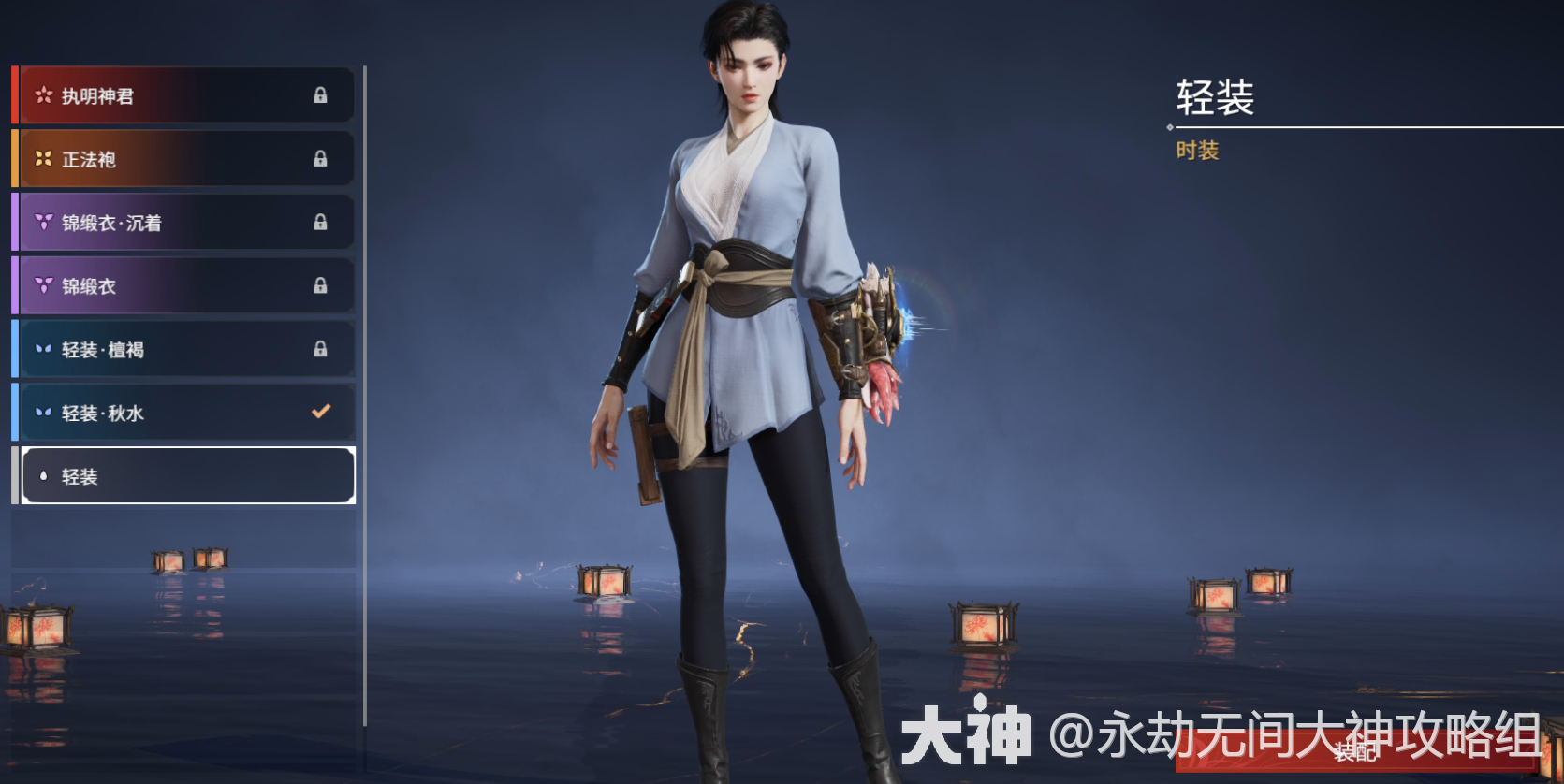Click the 时装 category label

coord(1198,152)
